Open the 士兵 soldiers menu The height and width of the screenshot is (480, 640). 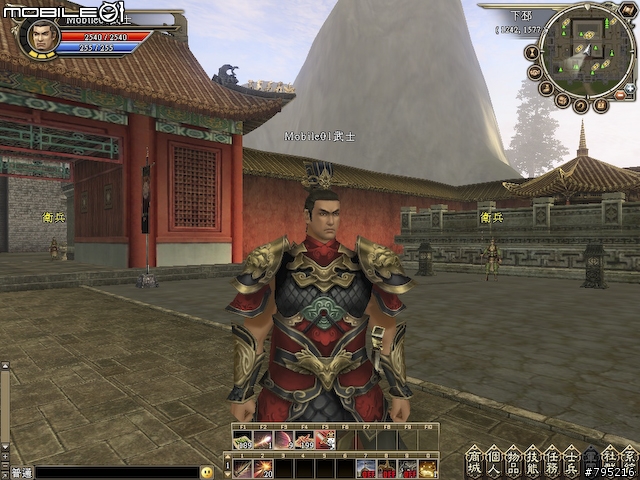pyautogui.click(x=573, y=461)
